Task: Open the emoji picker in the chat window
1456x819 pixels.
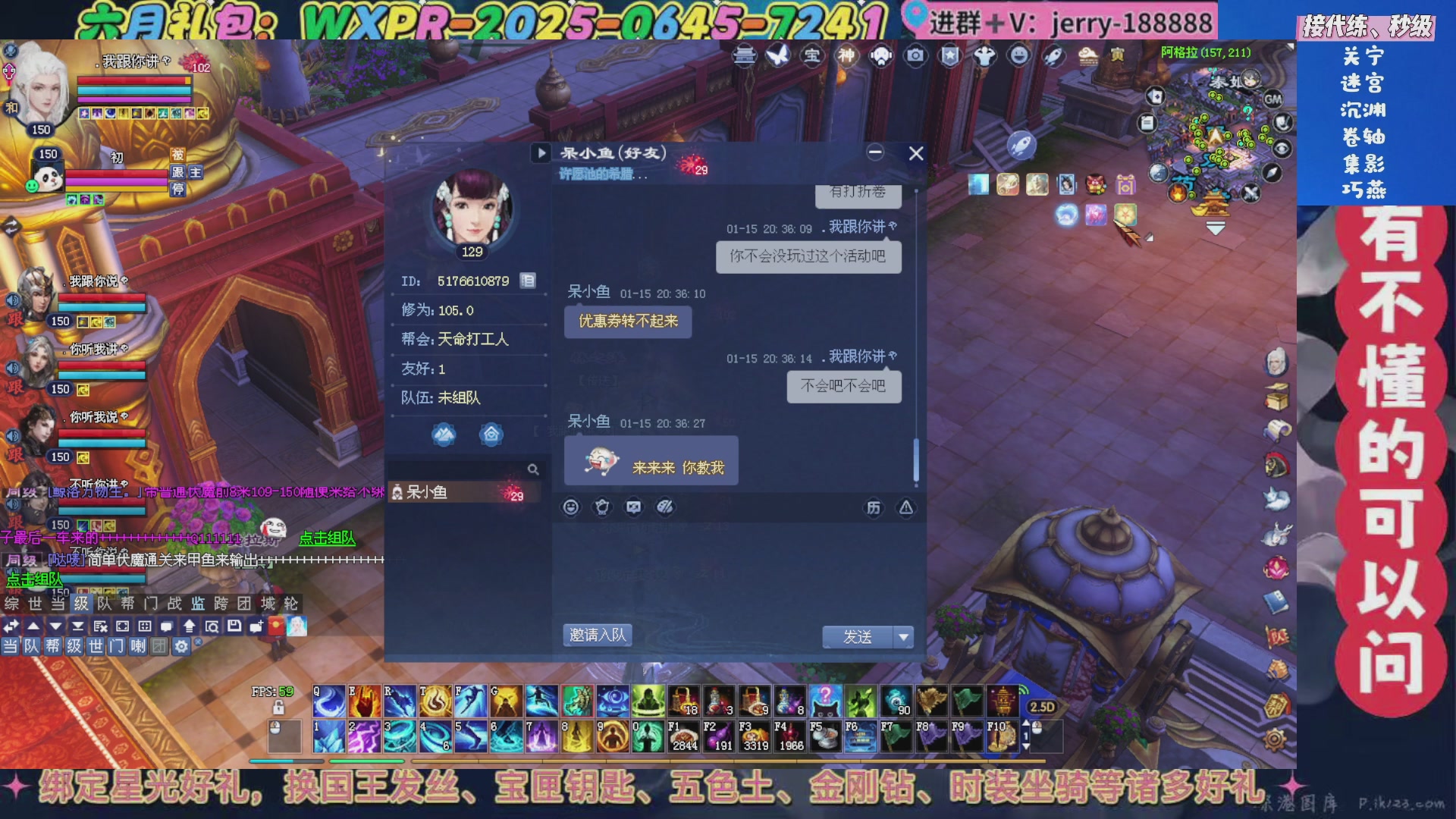Action: click(571, 507)
